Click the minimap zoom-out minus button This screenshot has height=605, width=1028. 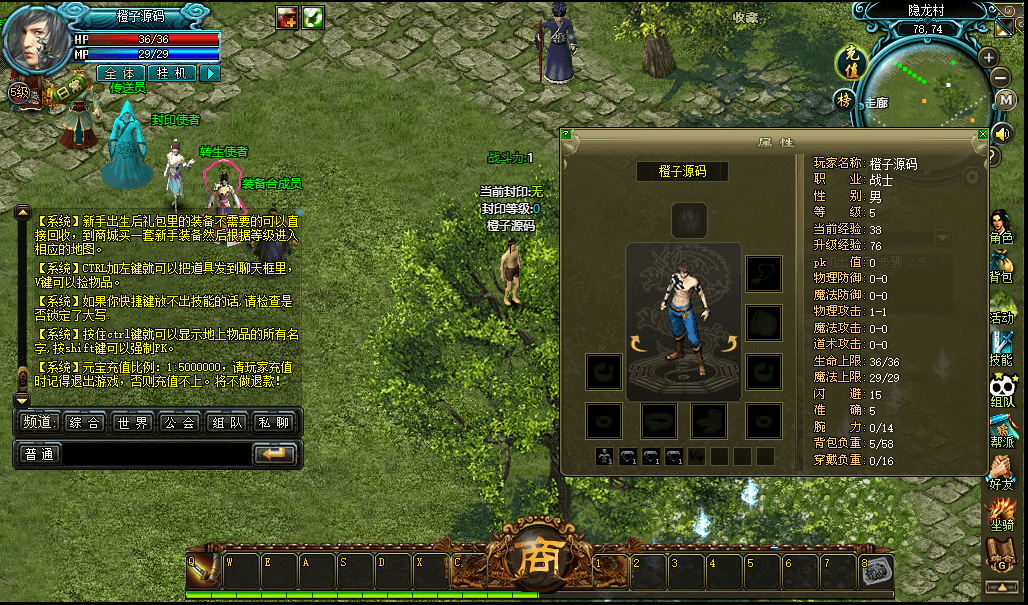point(1001,78)
